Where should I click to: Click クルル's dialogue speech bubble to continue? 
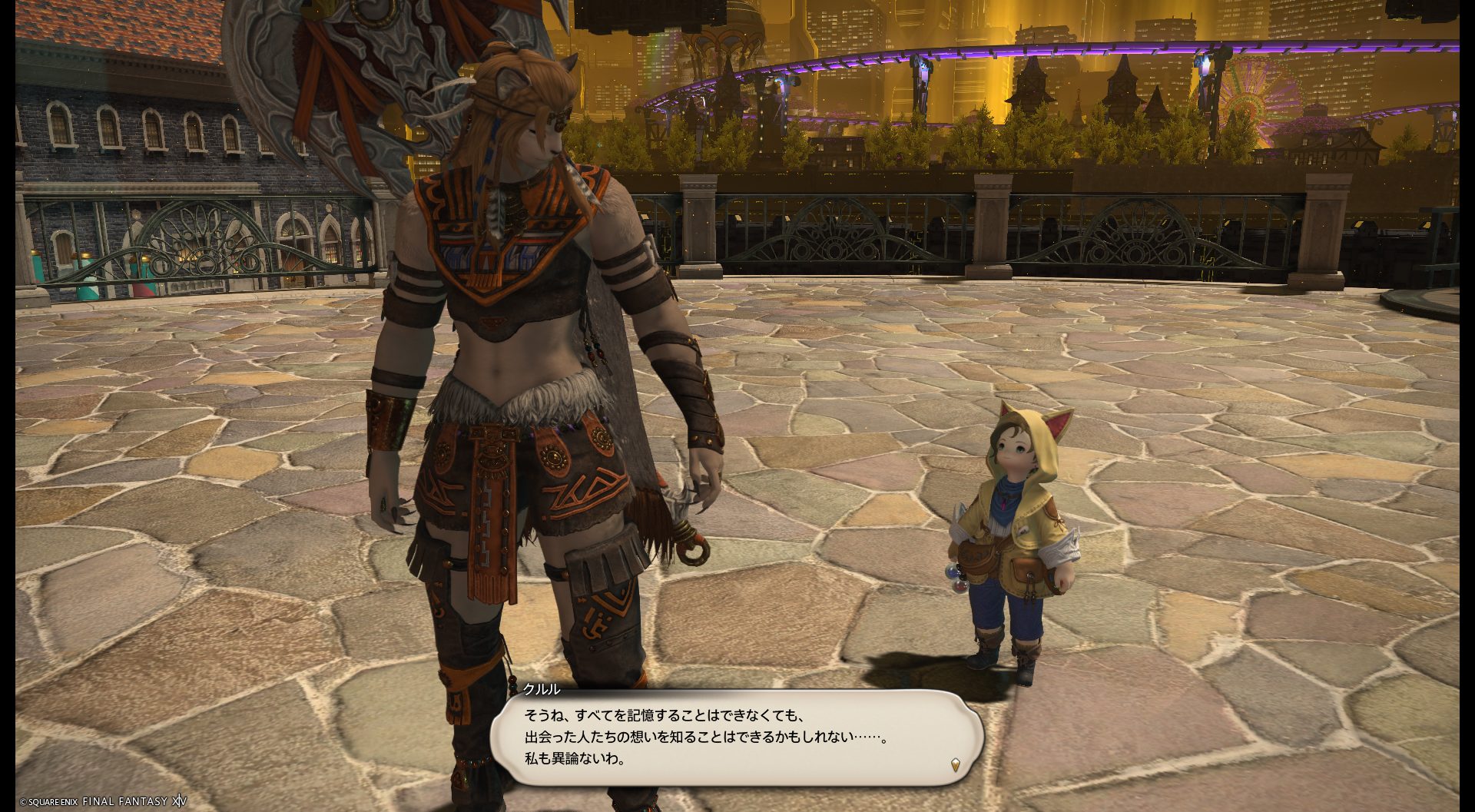point(736,737)
